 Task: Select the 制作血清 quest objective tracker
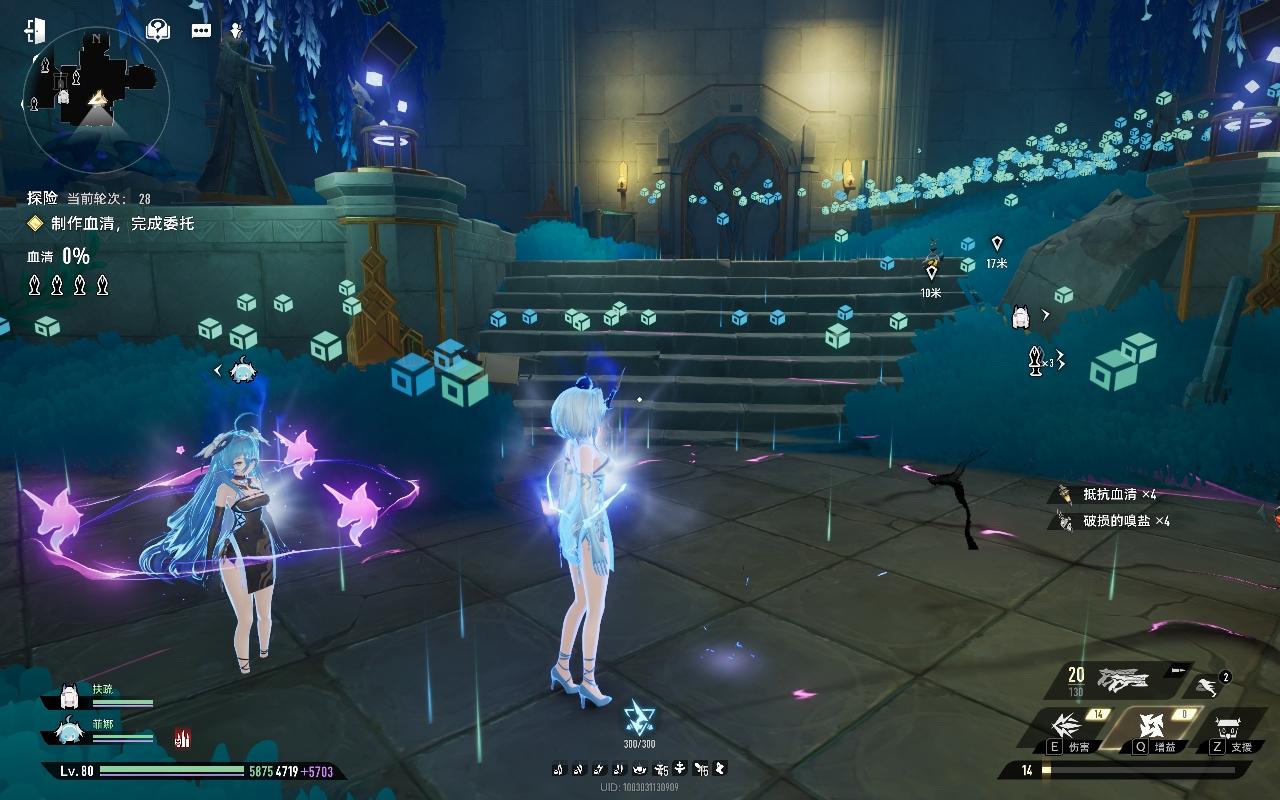click(x=110, y=224)
